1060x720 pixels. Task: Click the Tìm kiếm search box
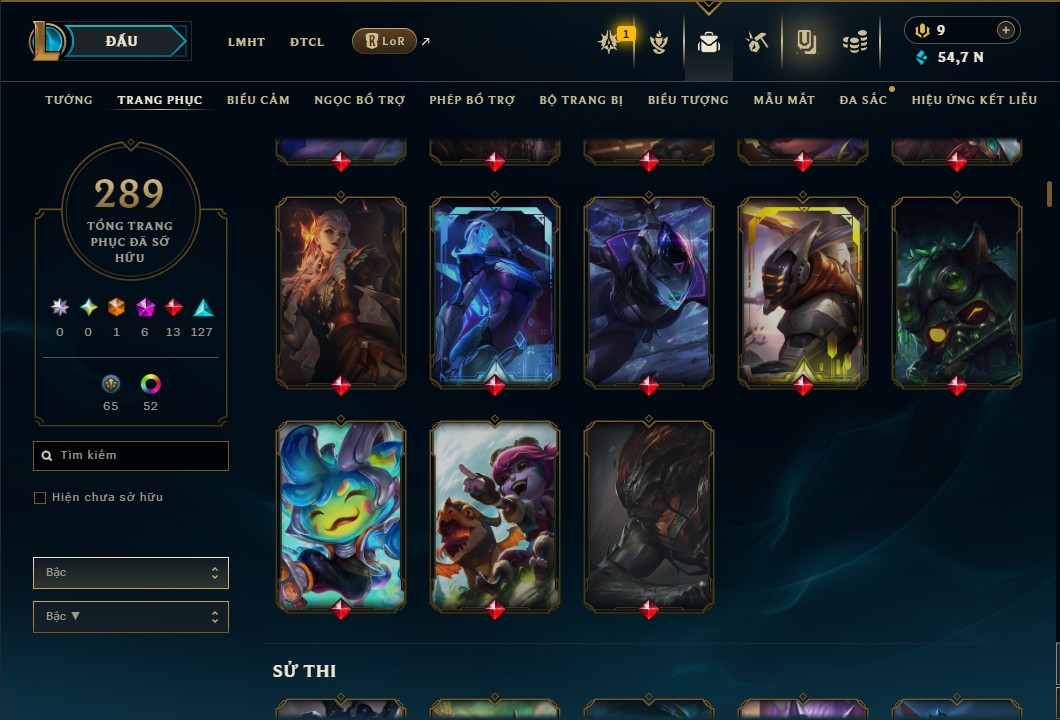[131, 456]
